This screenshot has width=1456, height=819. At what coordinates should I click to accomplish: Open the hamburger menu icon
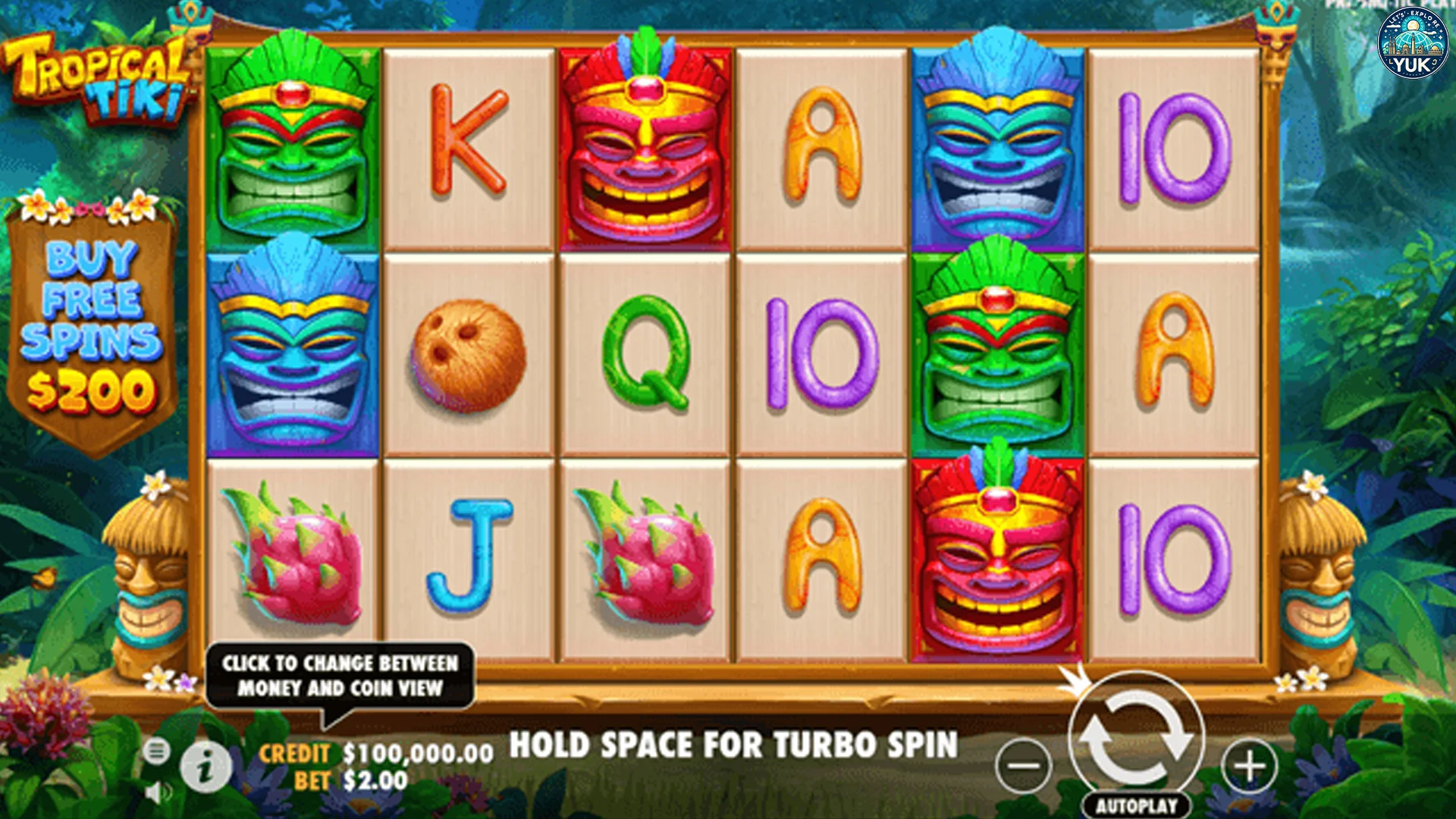(x=156, y=752)
